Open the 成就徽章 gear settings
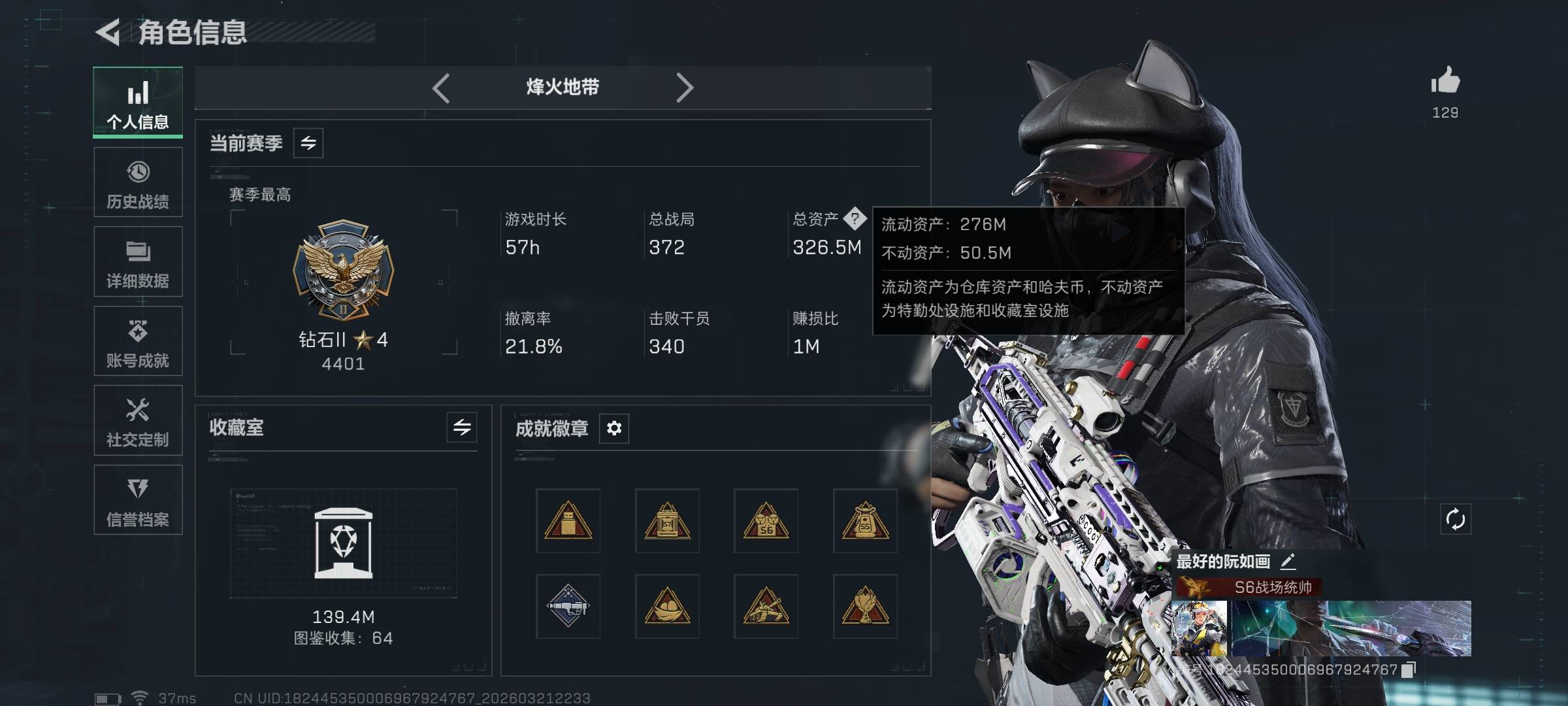1568x706 pixels. pos(614,428)
